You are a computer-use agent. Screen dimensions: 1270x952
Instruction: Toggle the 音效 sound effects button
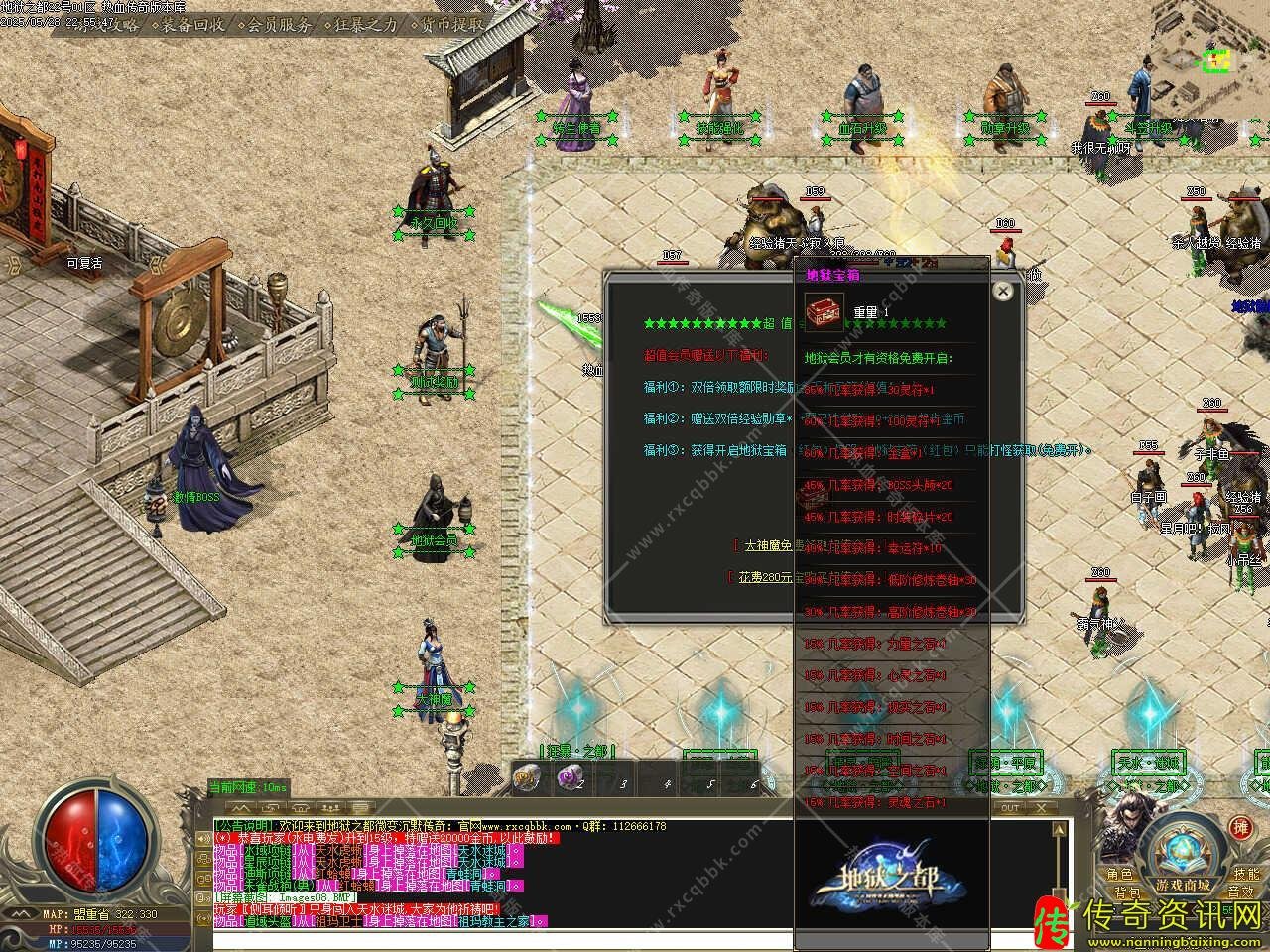coord(1240,893)
